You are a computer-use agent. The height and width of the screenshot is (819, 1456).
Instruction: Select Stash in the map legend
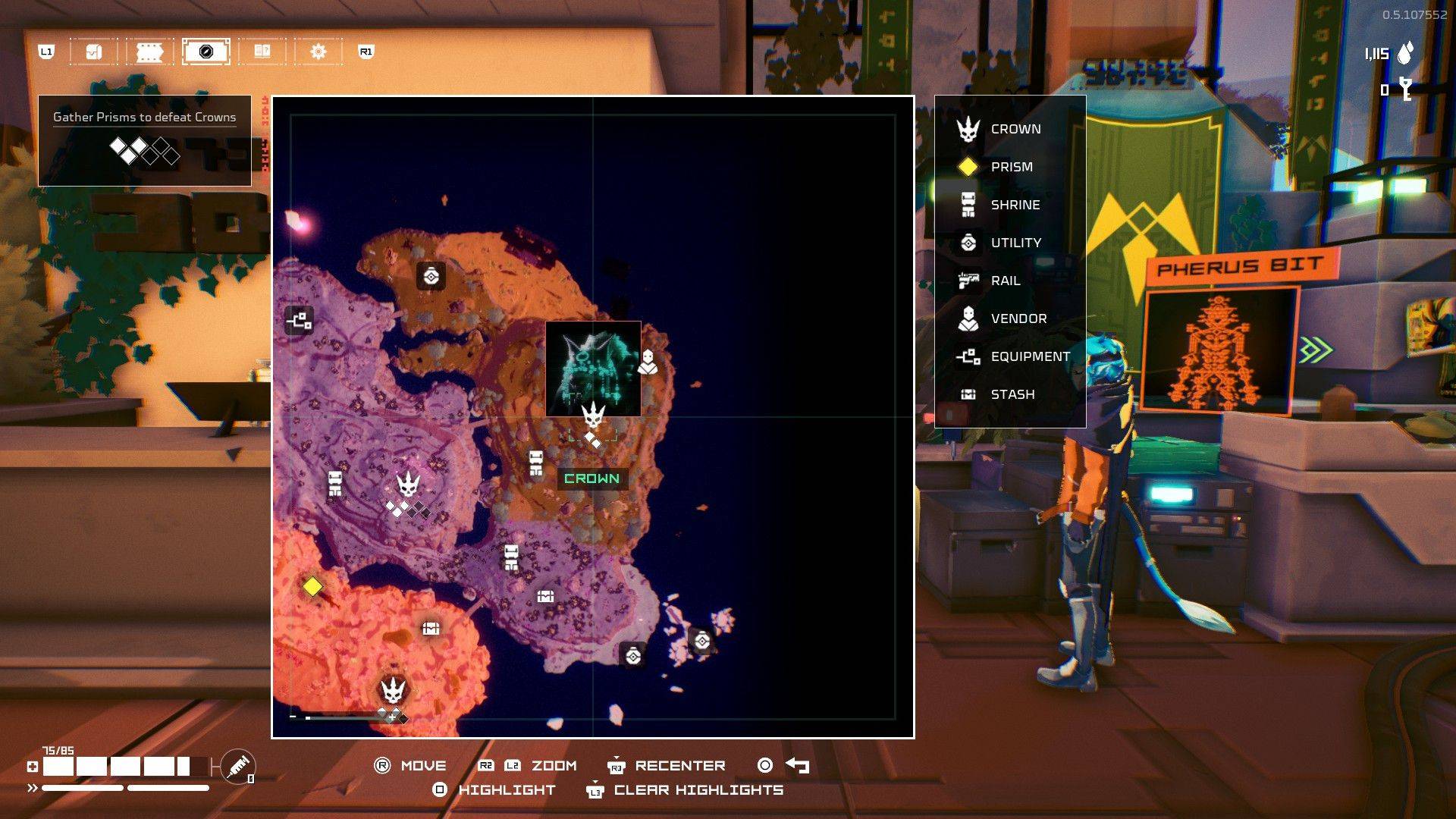click(x=1012, y=394)
